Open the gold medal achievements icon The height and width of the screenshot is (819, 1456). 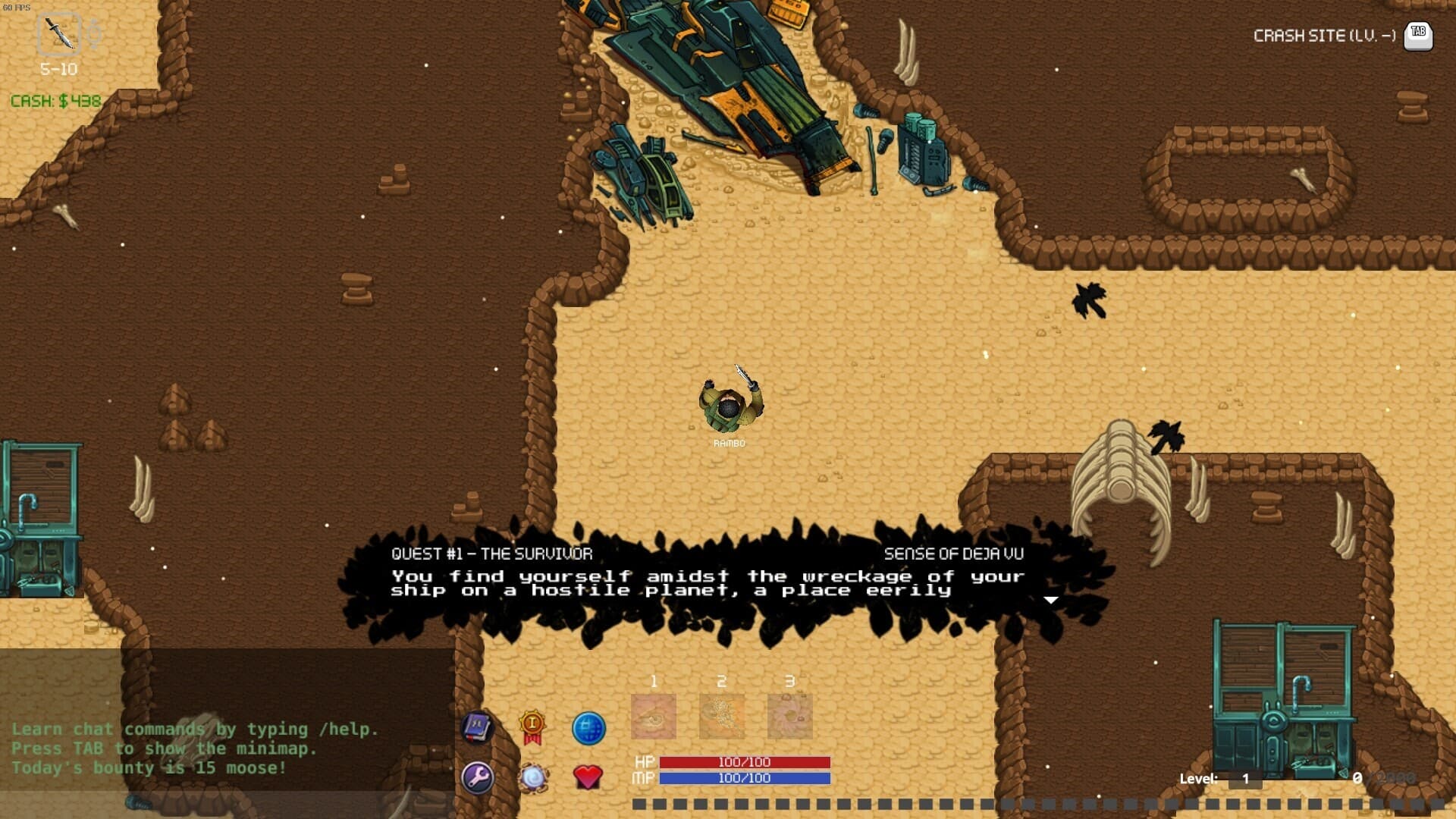point(532,726)
